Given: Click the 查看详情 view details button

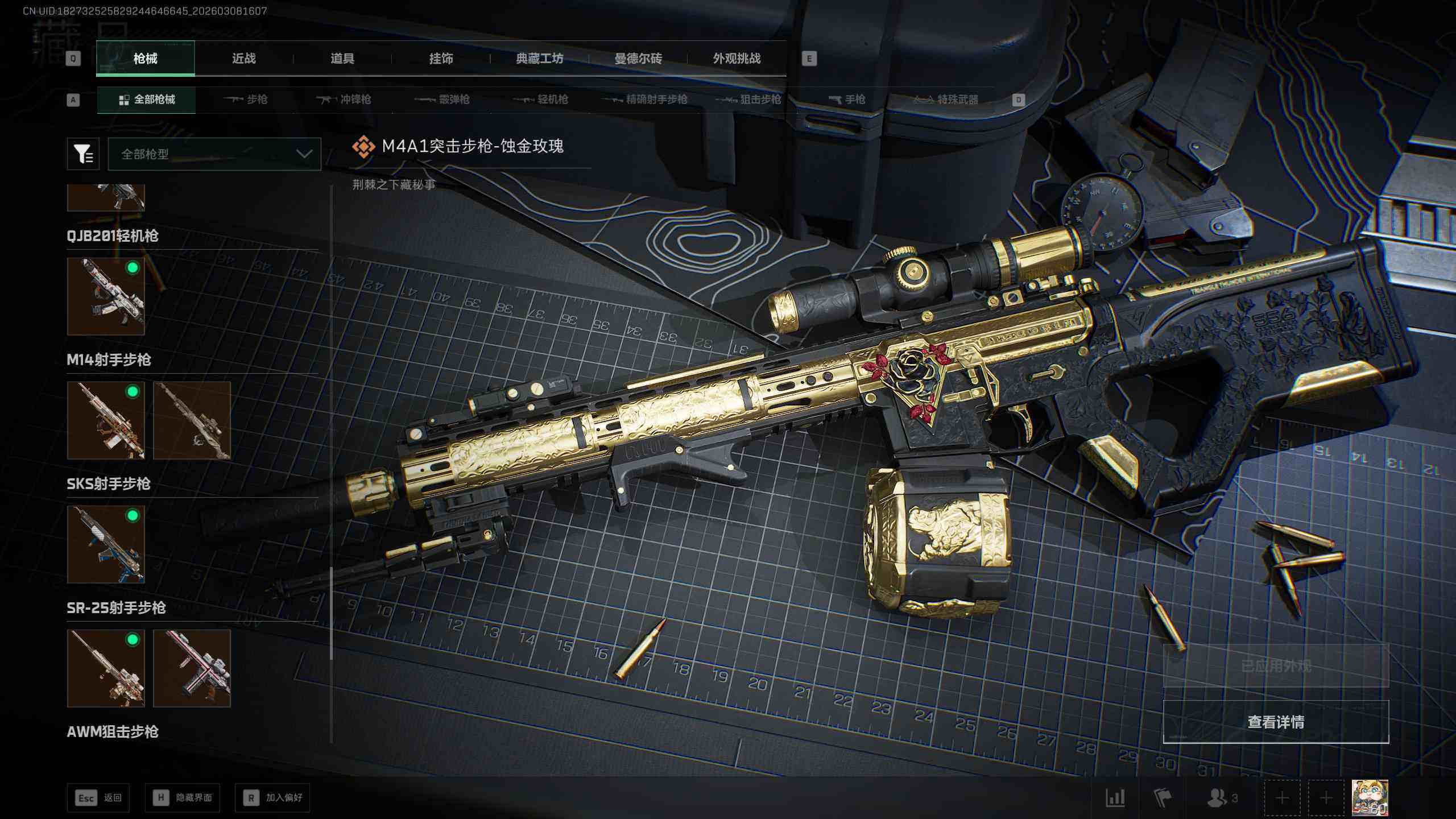Looking at the screenshot, I should coord(1276,722).
